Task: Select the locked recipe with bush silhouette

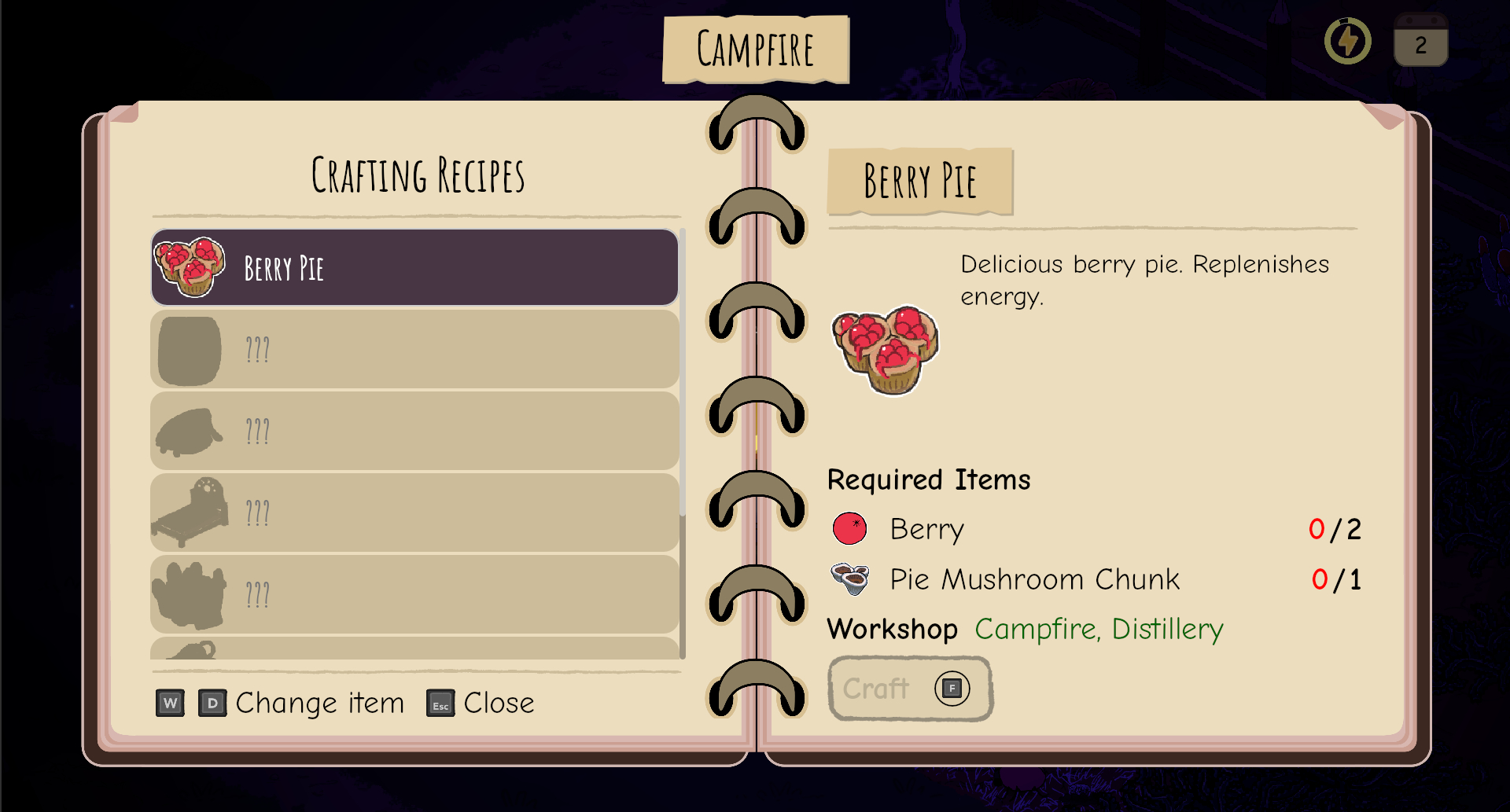Action: [x=414, y=595]
